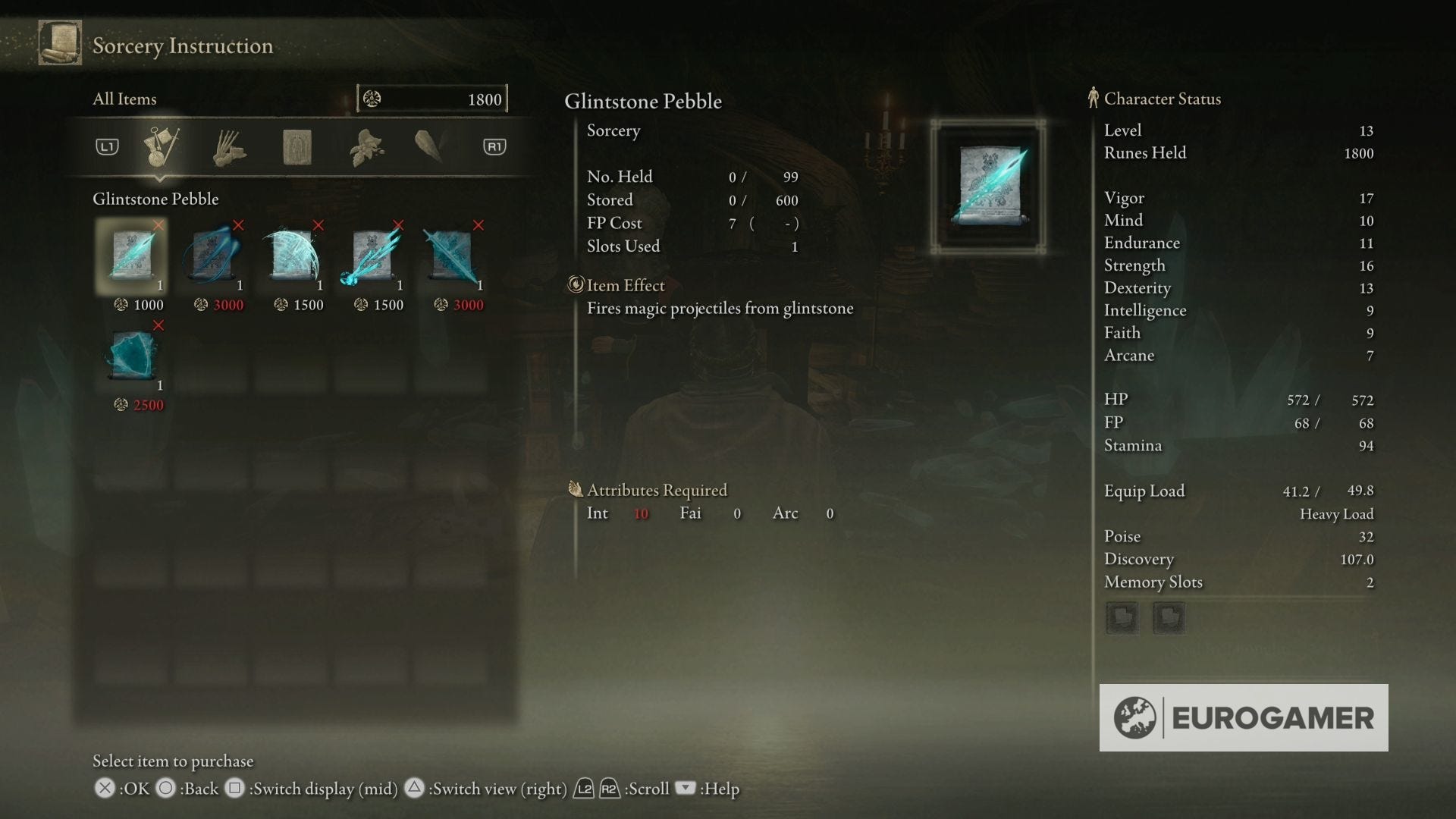Click the Character Status figure icon
Image resolution: width=1456 pixels, height=819 pixels.
pos(1093,99)
